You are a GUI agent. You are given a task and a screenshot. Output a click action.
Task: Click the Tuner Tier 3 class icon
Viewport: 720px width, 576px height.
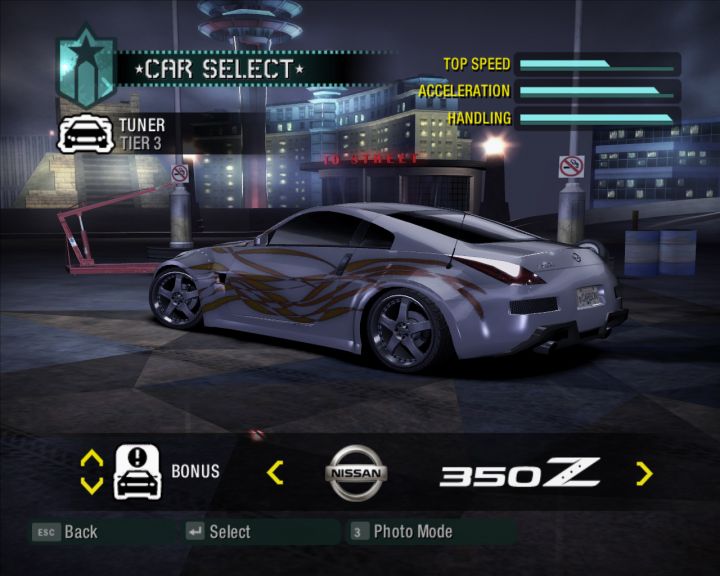pyautogui.click(x=85, y=133)
